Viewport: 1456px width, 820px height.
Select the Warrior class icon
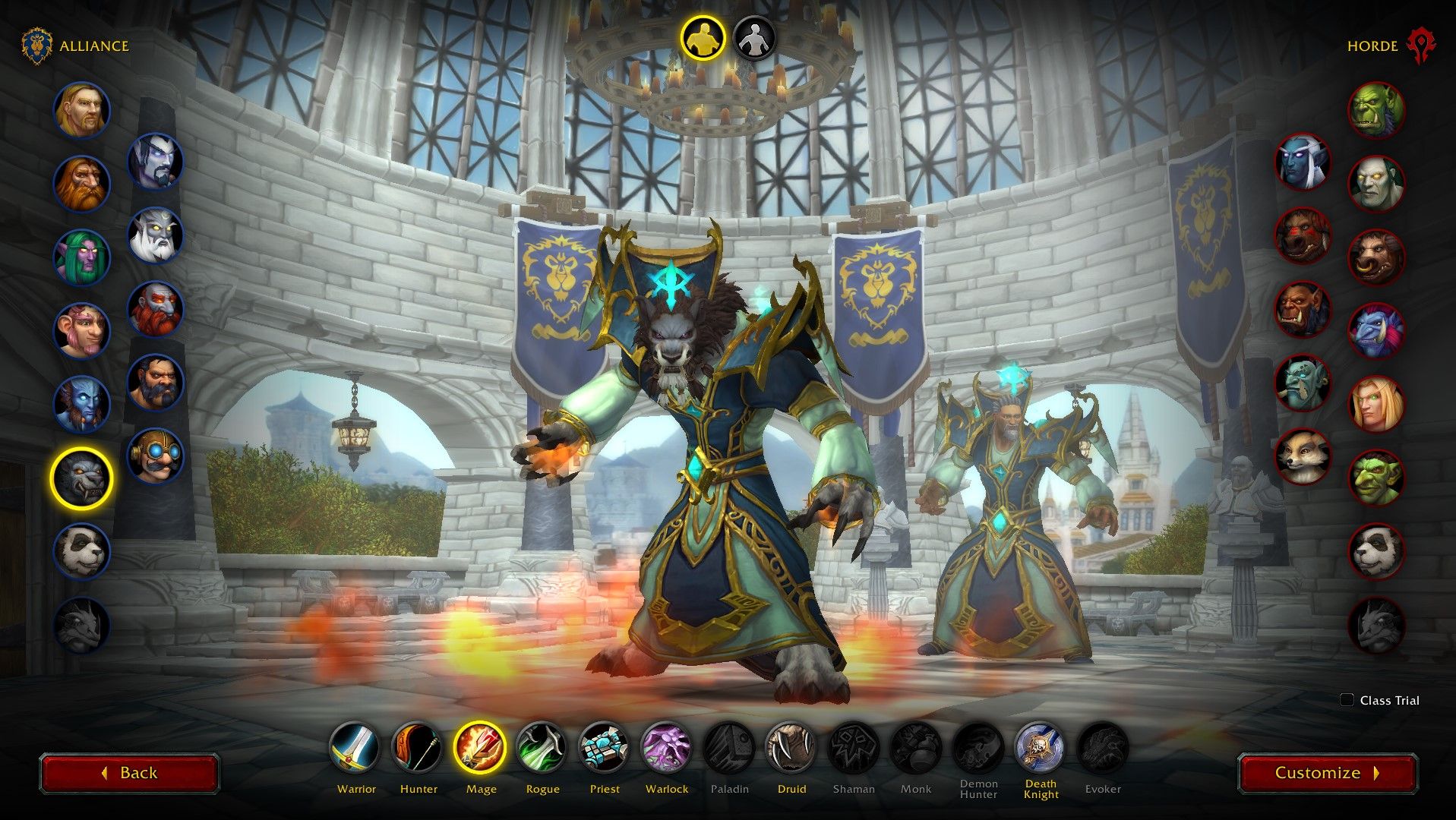tap(356, 748)
